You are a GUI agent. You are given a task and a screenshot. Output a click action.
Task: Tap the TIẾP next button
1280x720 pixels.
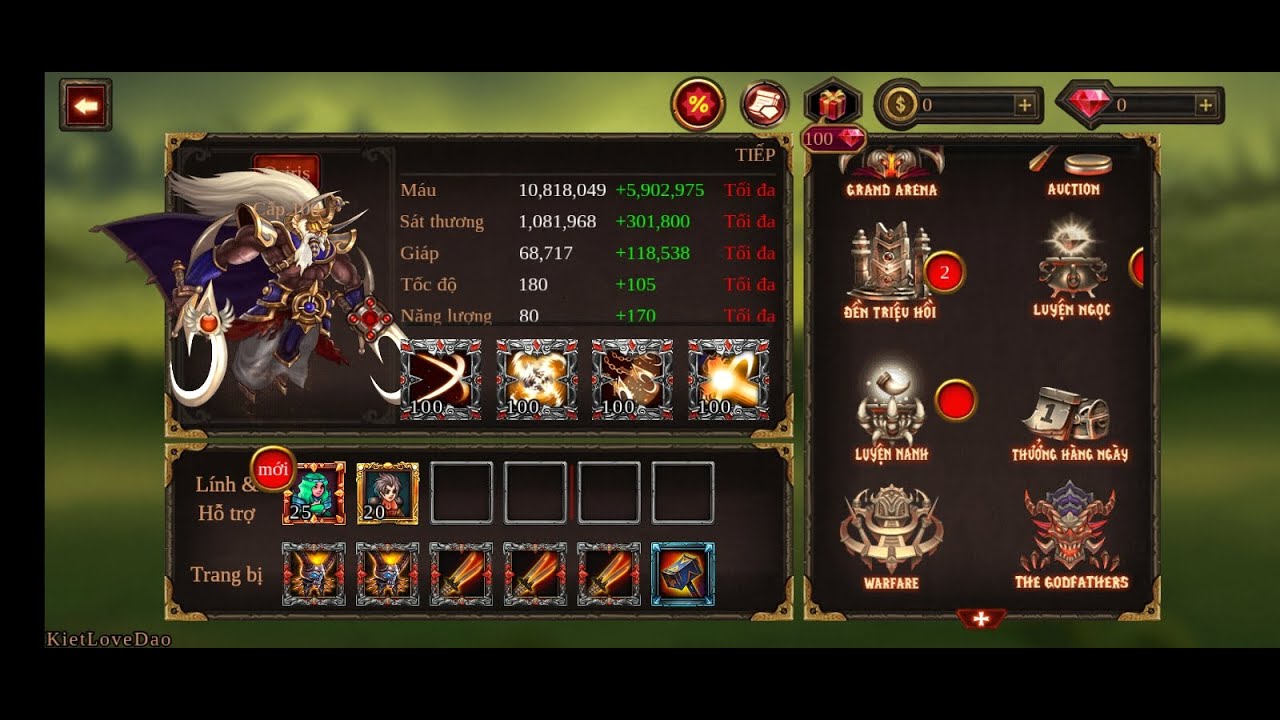[755, 154]
